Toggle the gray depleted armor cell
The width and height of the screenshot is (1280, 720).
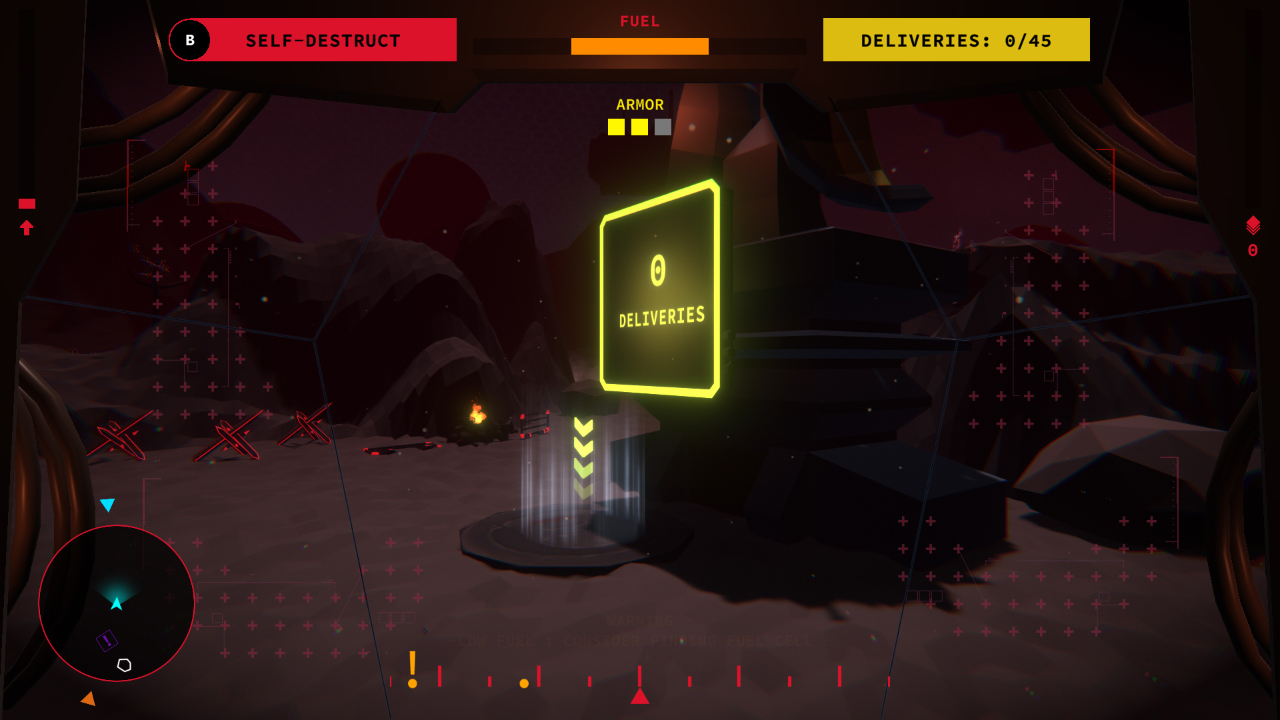[x=661, y=126]
